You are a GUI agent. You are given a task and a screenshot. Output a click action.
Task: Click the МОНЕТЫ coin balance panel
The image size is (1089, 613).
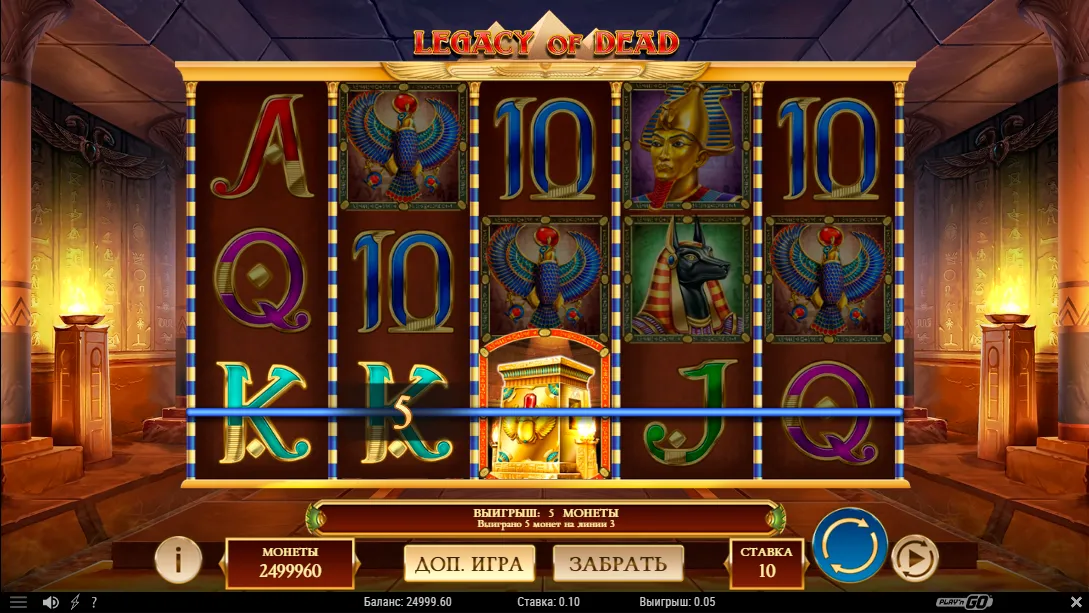tap(290, 563)
